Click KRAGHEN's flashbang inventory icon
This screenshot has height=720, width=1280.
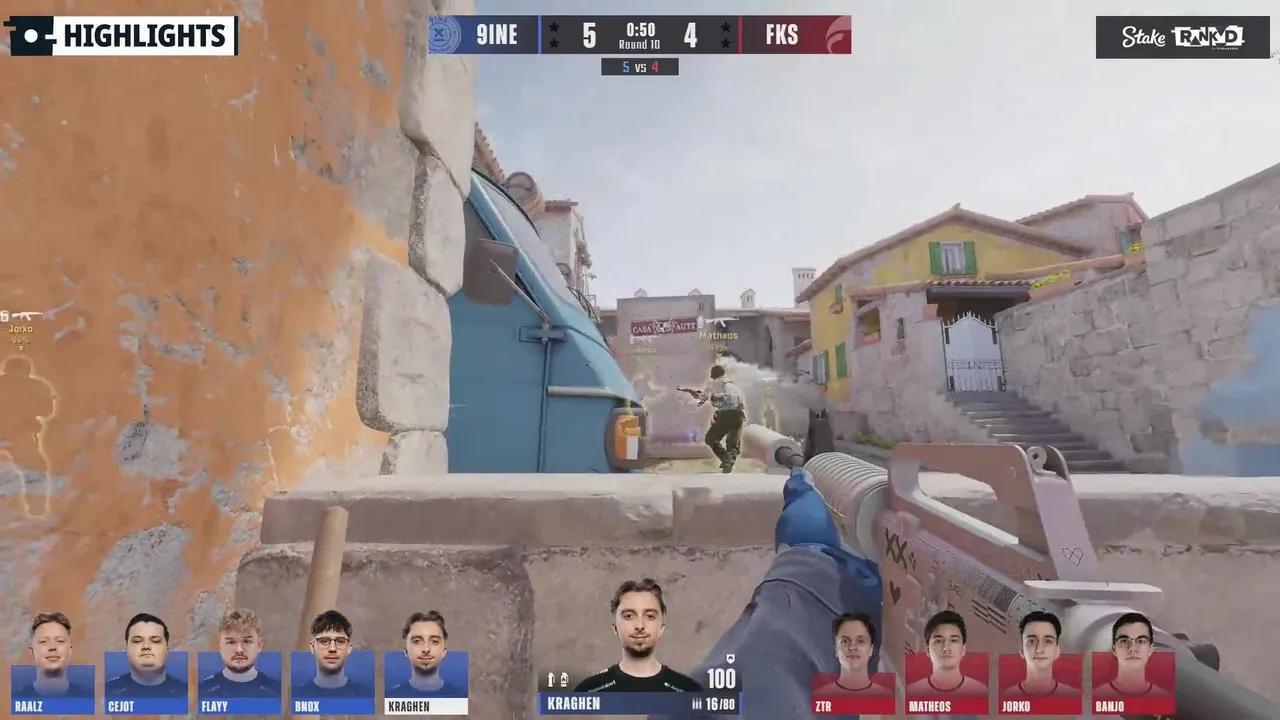551,678
